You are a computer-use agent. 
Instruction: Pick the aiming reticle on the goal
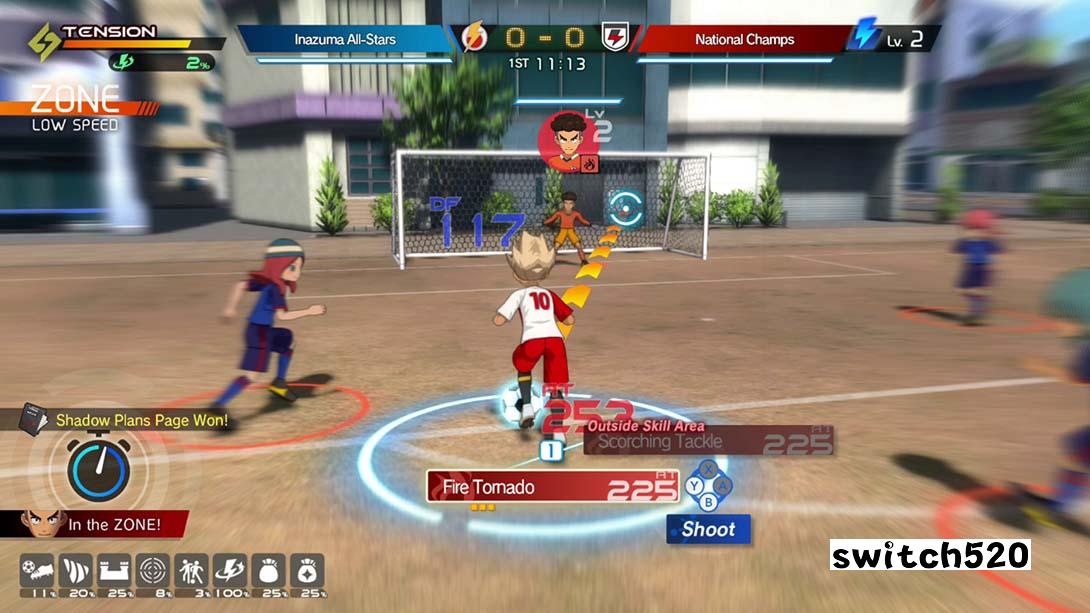tap(626, 208)
